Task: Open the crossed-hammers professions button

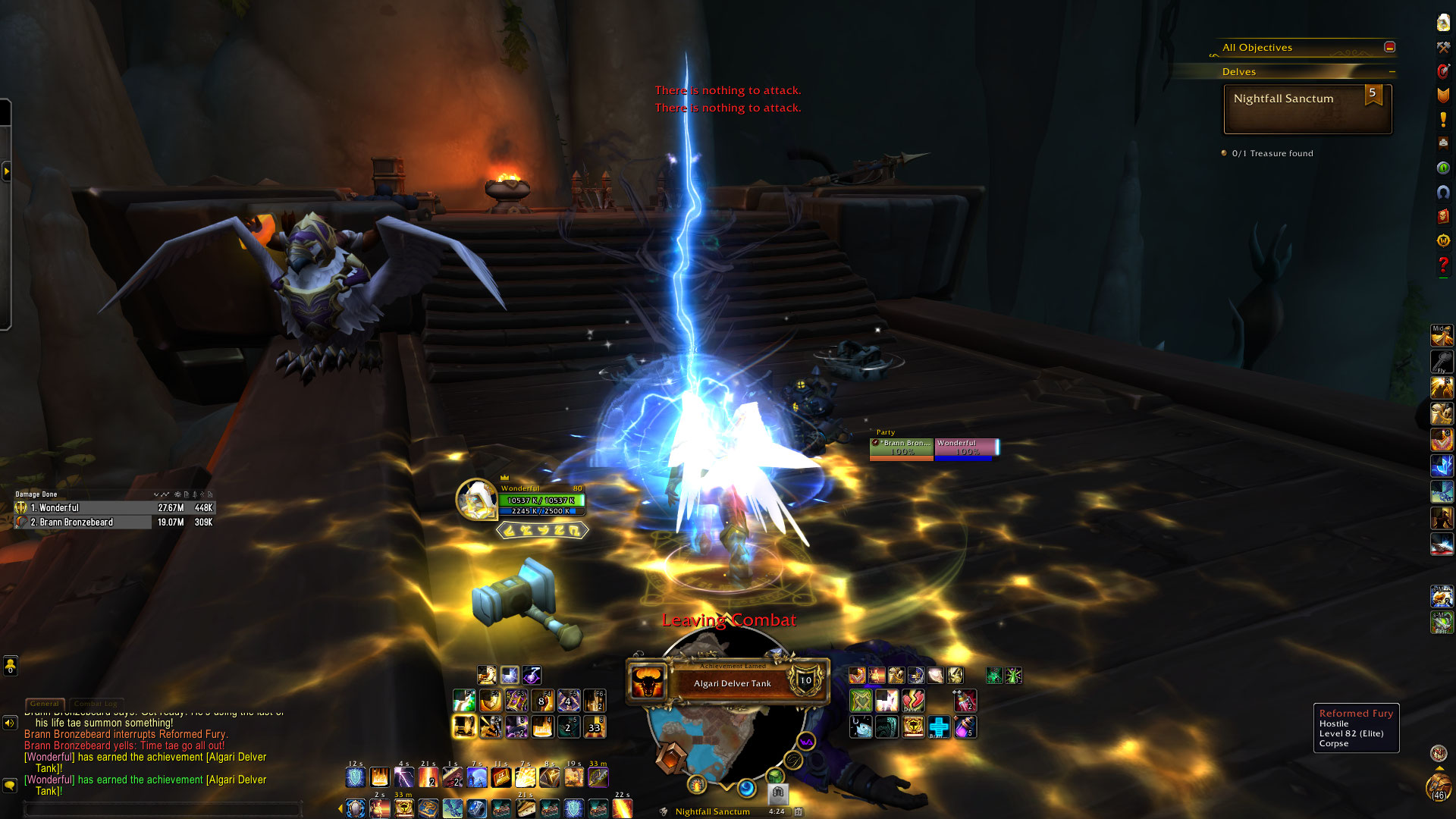Action: tap(1443, 48)
